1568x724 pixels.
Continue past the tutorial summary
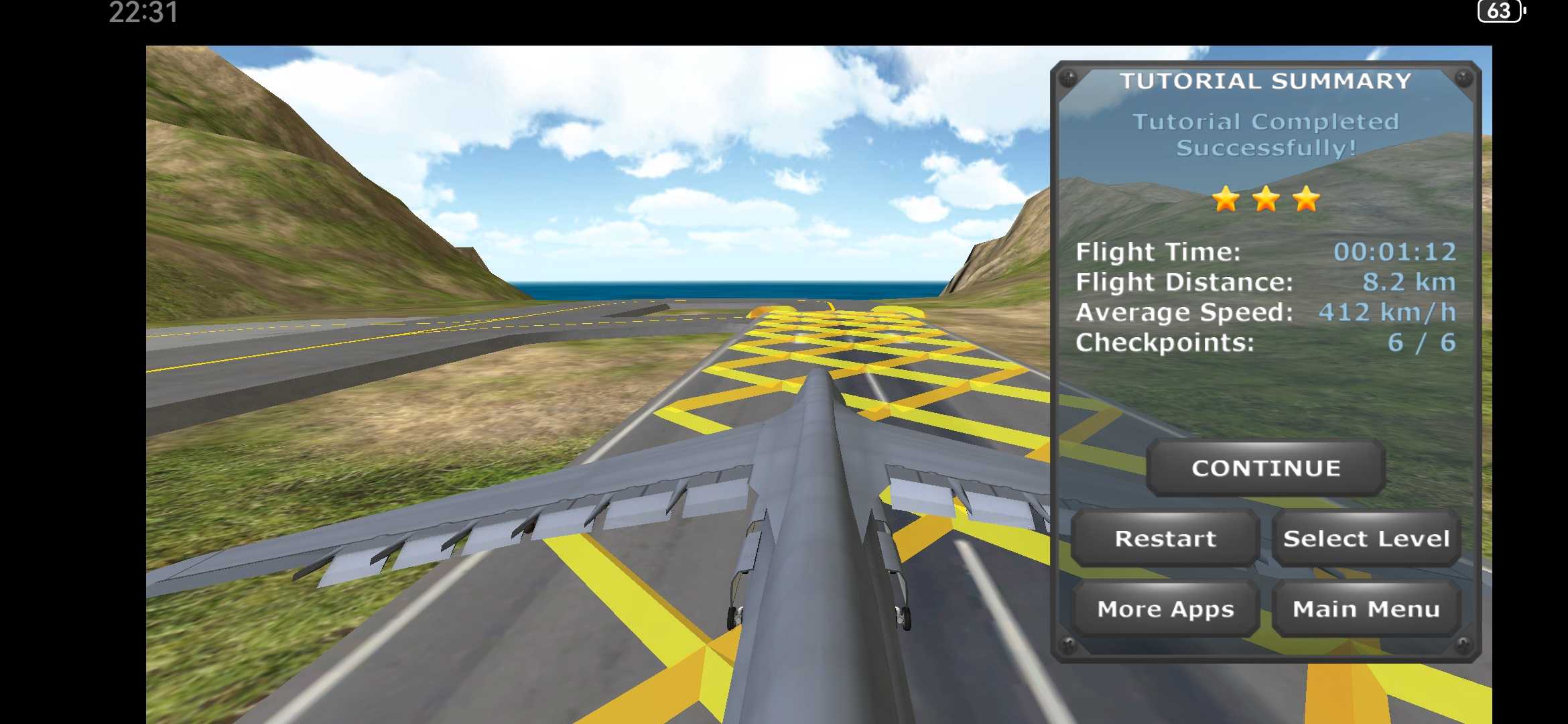(1266, 468)
